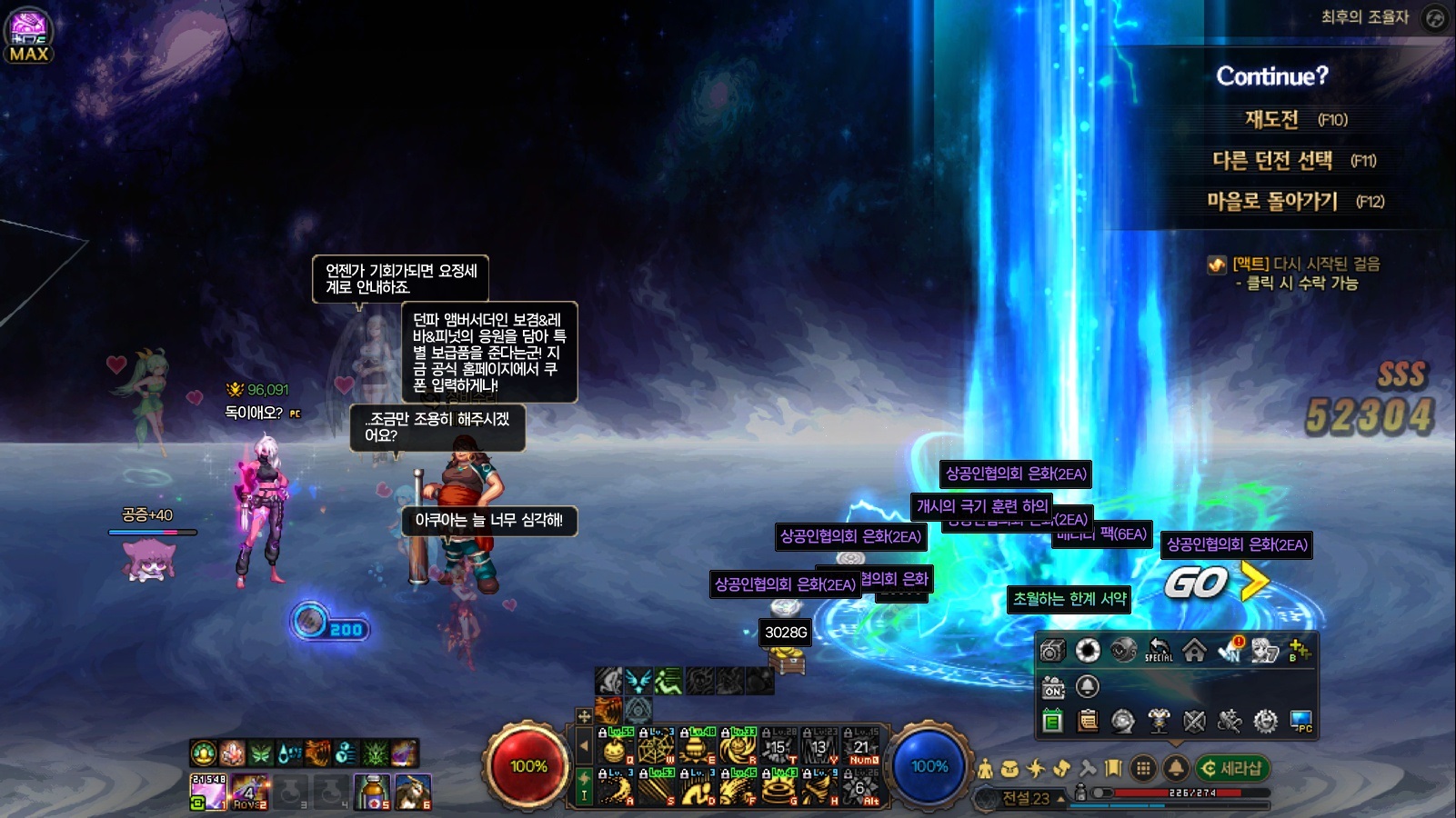The image size is (1456, 818).
Task: Click the MAX icon in top-left corner
Action: [x=29, y=36]
